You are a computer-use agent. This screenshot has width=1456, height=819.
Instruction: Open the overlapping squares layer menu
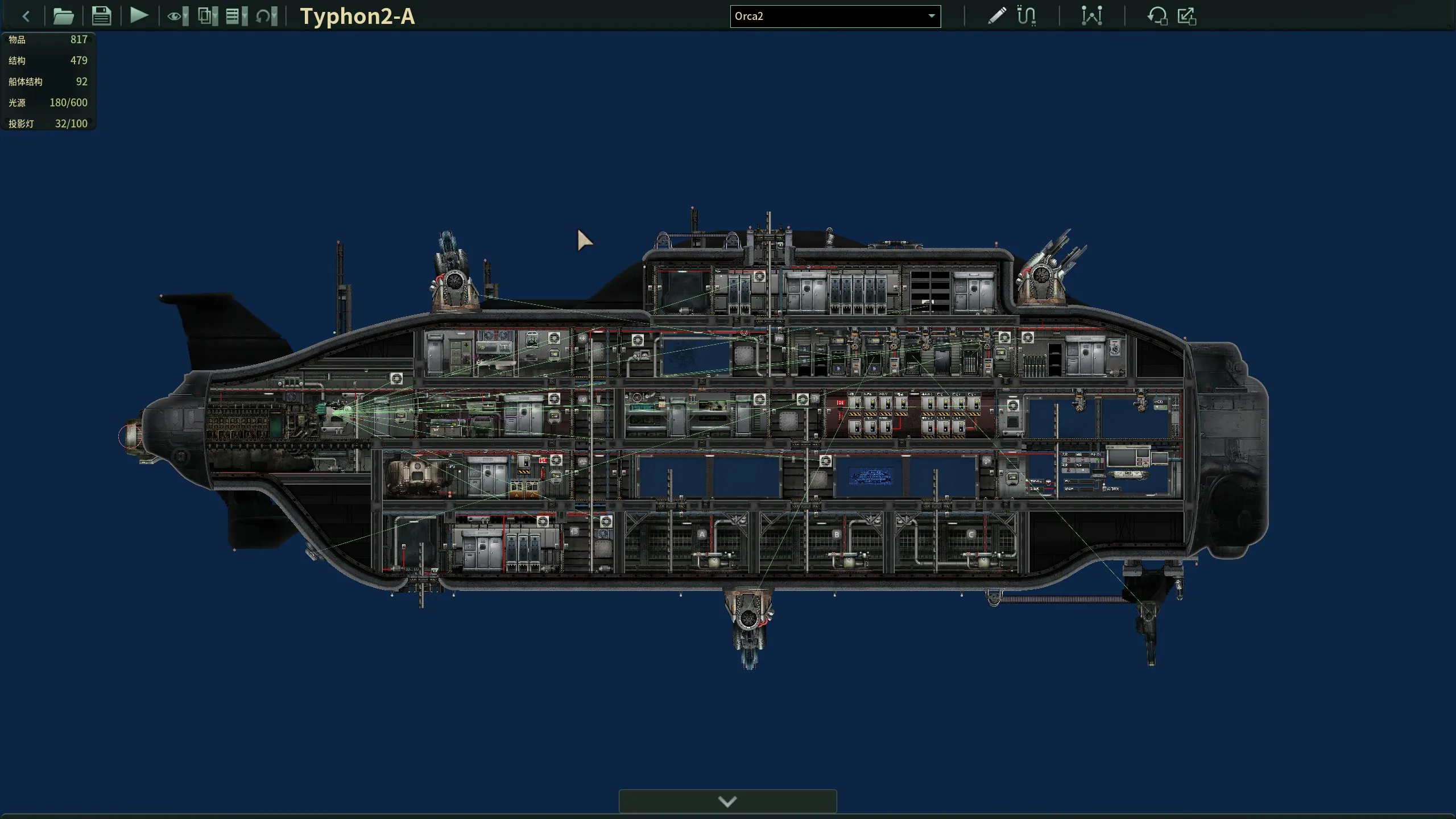[208, 16]
